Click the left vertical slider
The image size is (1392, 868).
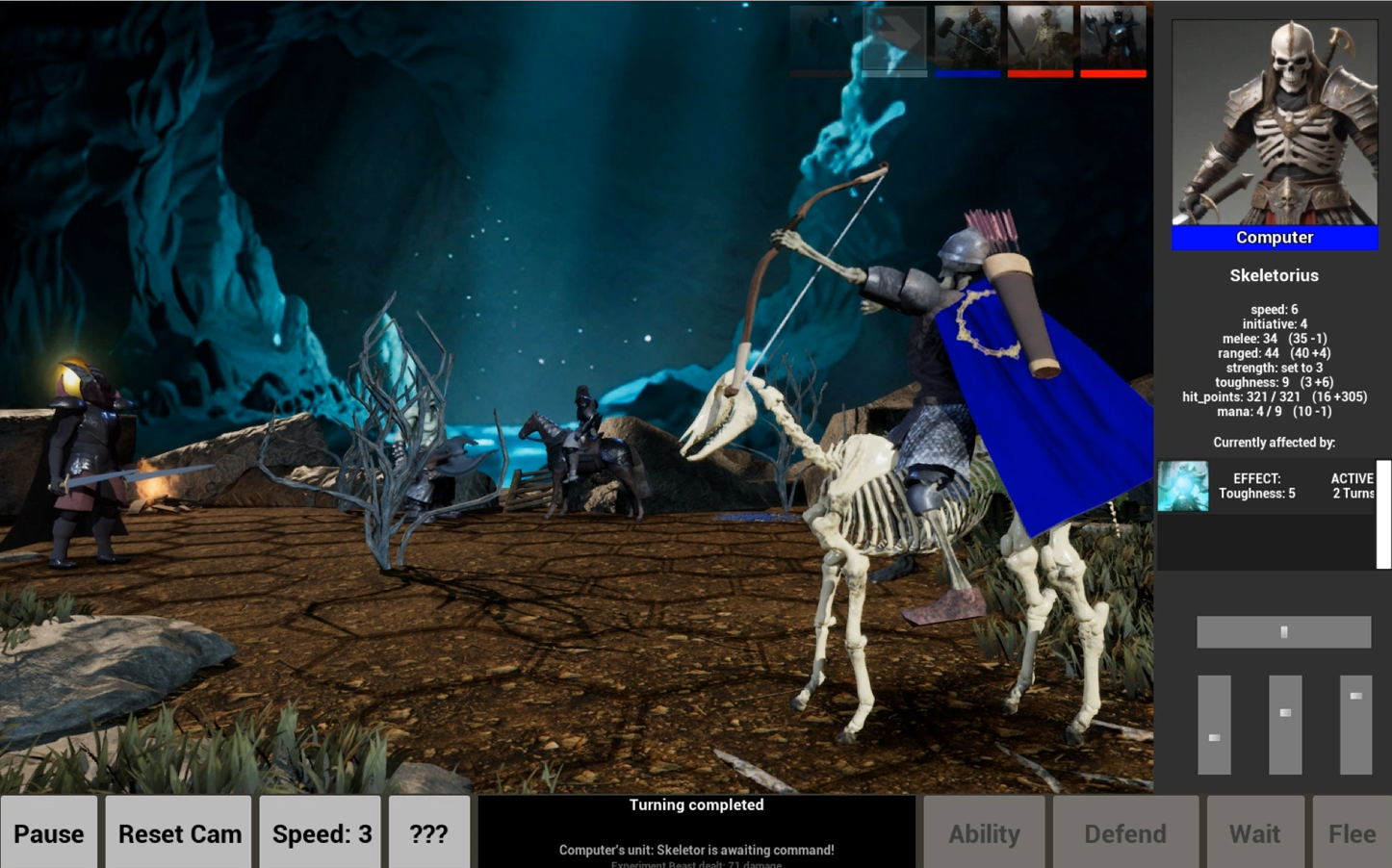click(1214, 725)
